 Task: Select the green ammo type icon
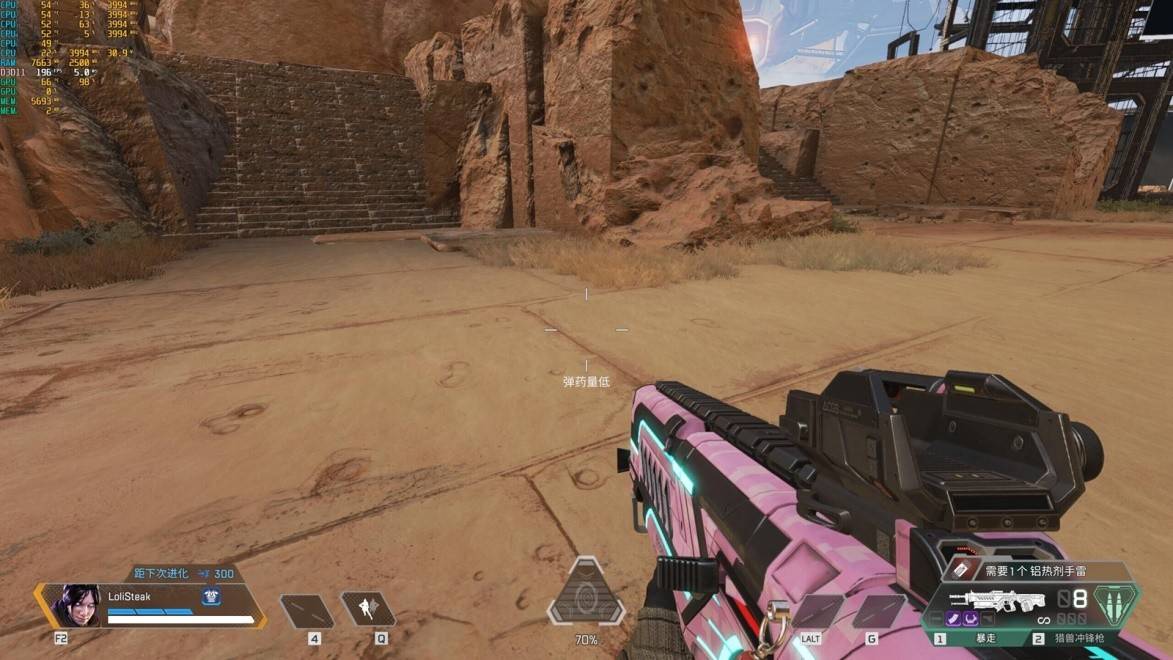(x=1115, y=603)
